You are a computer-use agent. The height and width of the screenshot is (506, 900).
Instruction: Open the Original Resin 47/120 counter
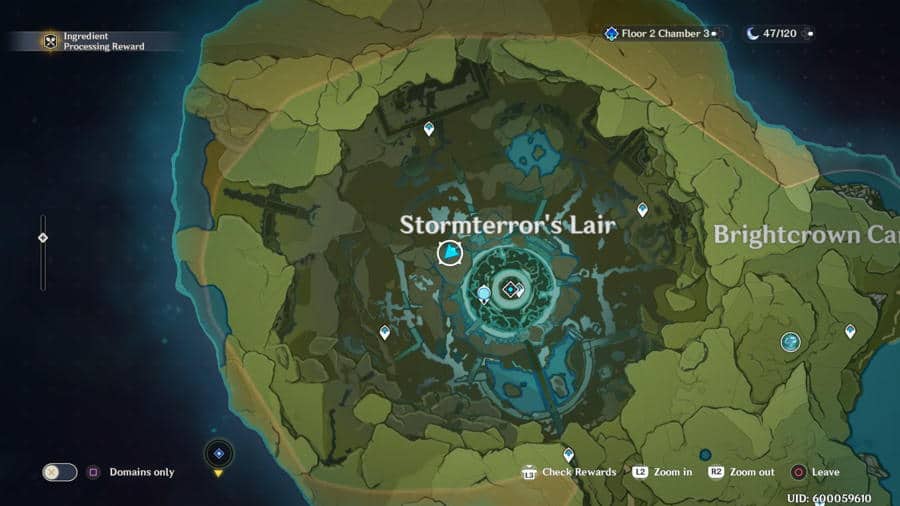pyautogui.click(x=778, y=33)
